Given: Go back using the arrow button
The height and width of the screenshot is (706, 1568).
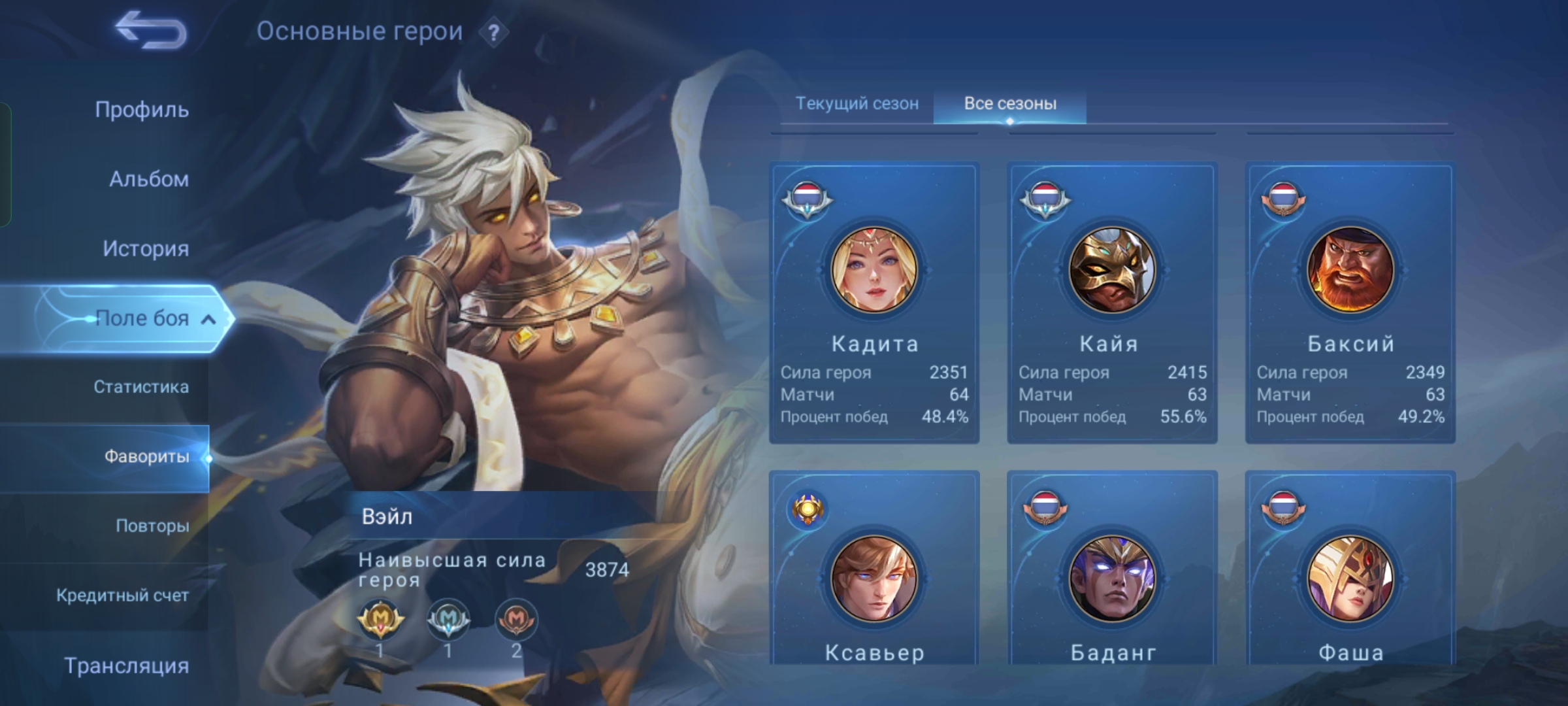Looking at the screenshot, I should (151, 30).
